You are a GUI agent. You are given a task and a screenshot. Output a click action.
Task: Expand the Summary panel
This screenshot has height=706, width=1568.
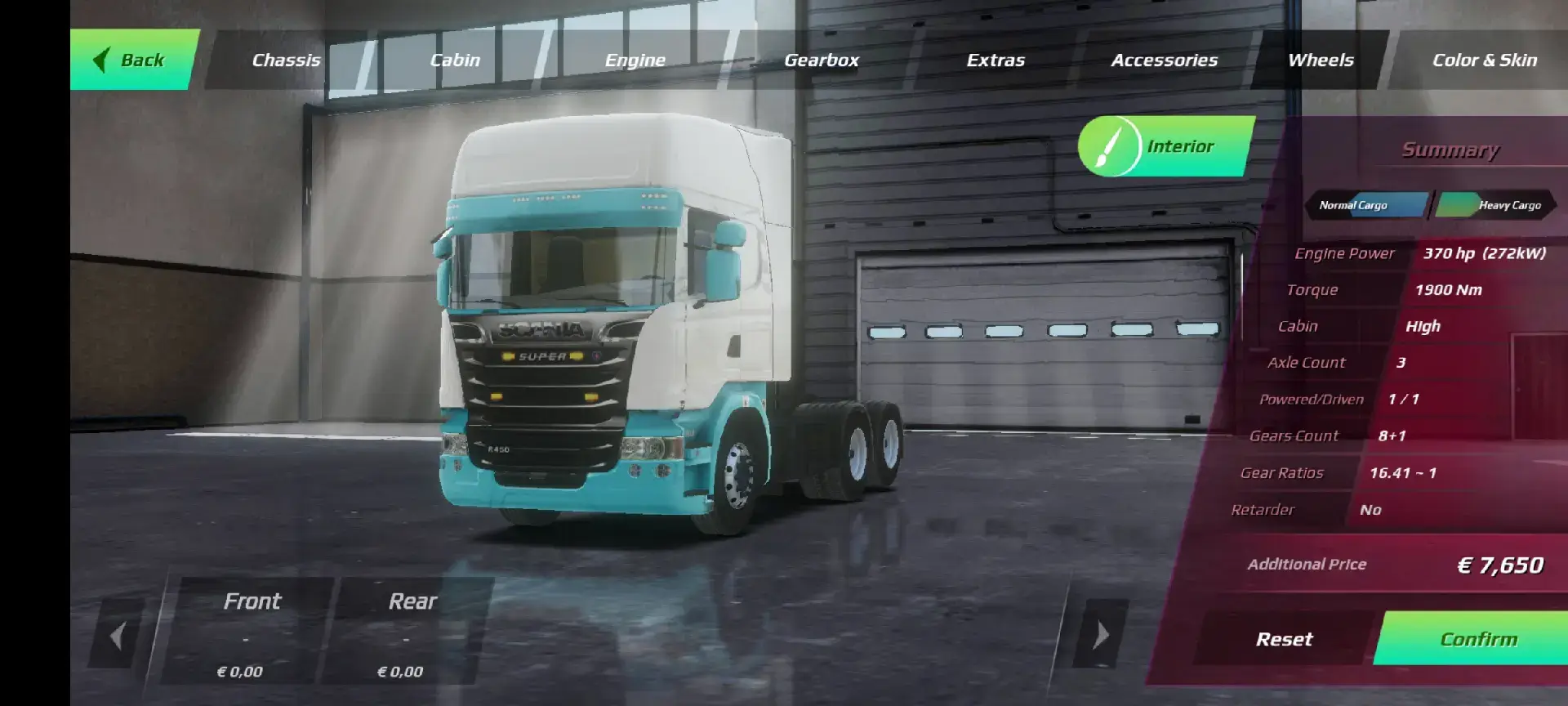point(1450,150)
